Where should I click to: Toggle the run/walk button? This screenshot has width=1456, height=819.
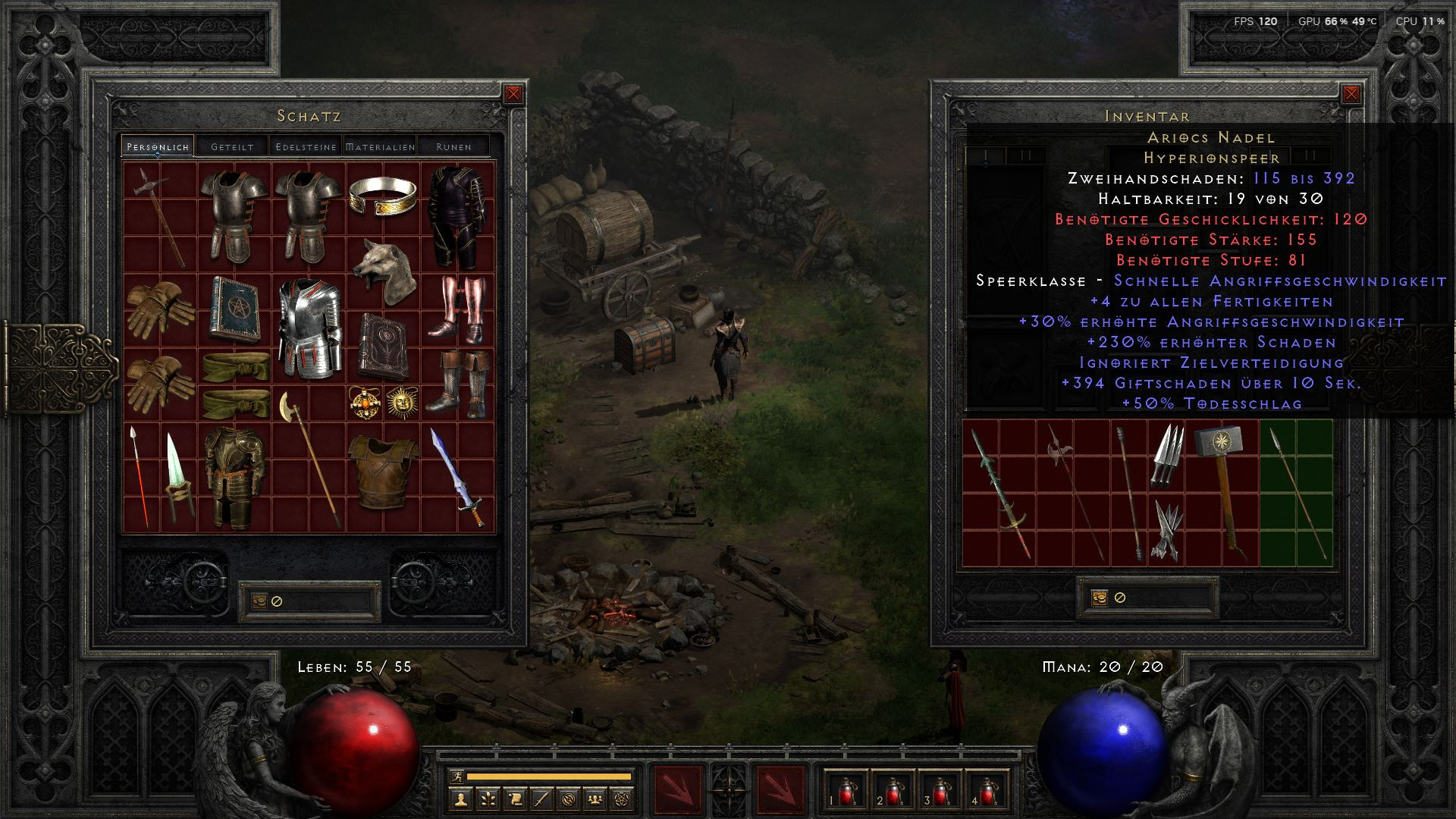456,777
